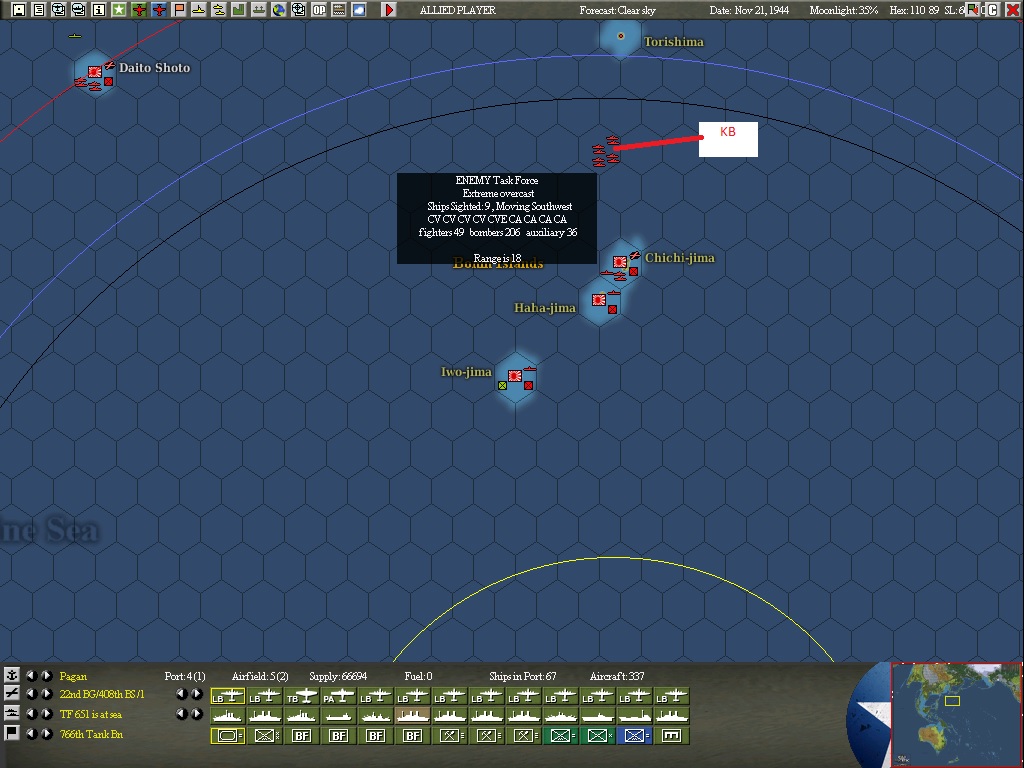1032x768 pixels.
Task: Click the 'OP' toolbar button
Action: (319, 10)
